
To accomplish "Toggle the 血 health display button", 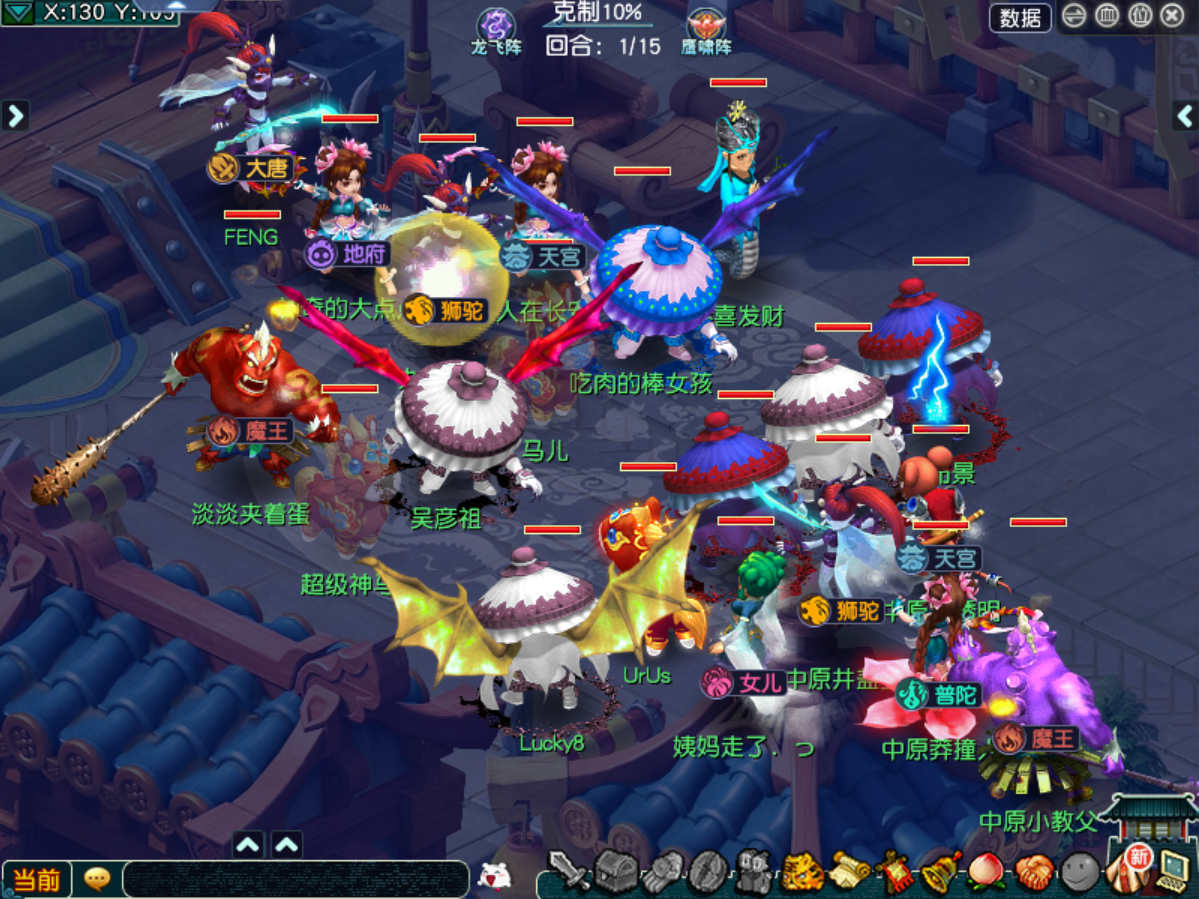I will point(1107,16).
